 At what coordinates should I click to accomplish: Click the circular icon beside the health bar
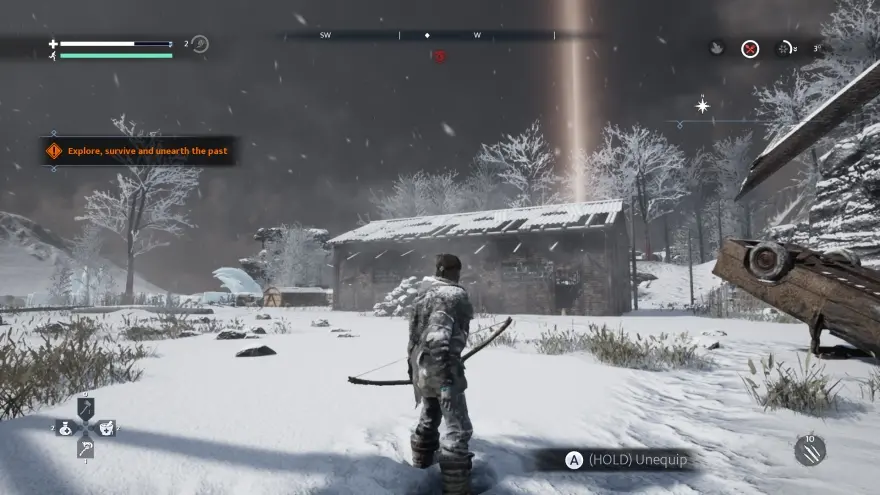pos(200,44)
